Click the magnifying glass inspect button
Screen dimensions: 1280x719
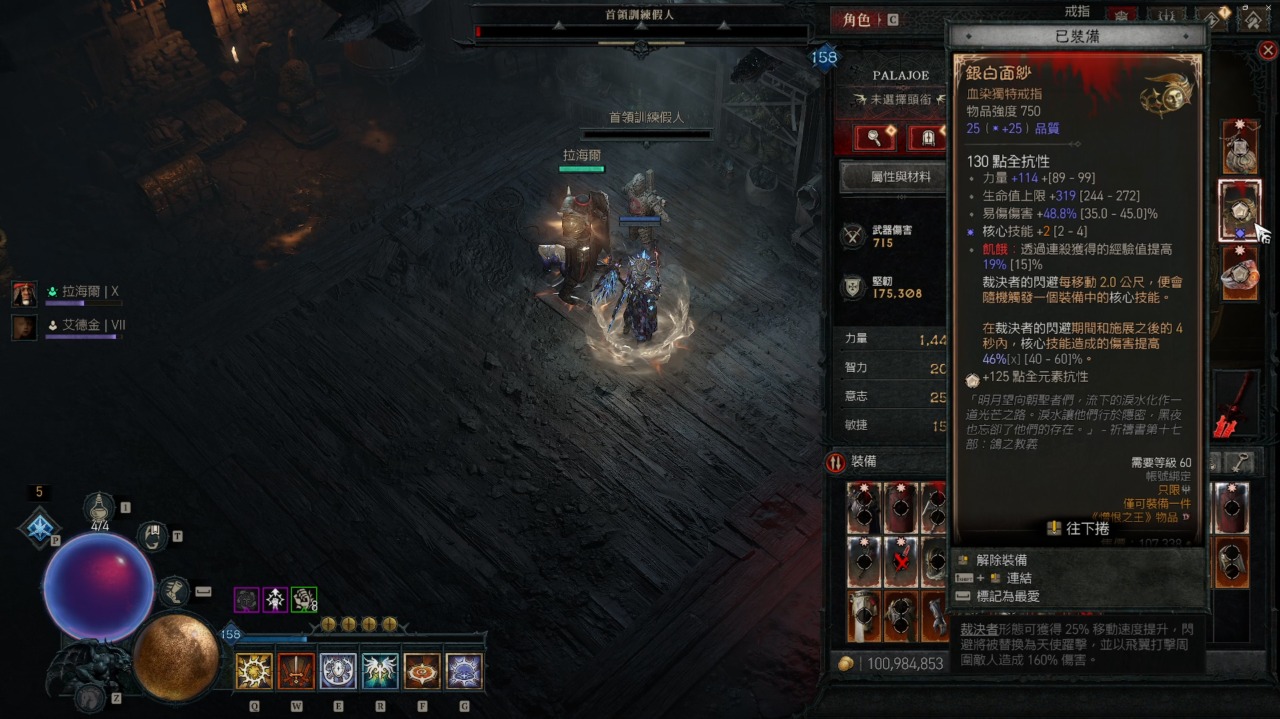pyautogui.click(x=875, y=138)
